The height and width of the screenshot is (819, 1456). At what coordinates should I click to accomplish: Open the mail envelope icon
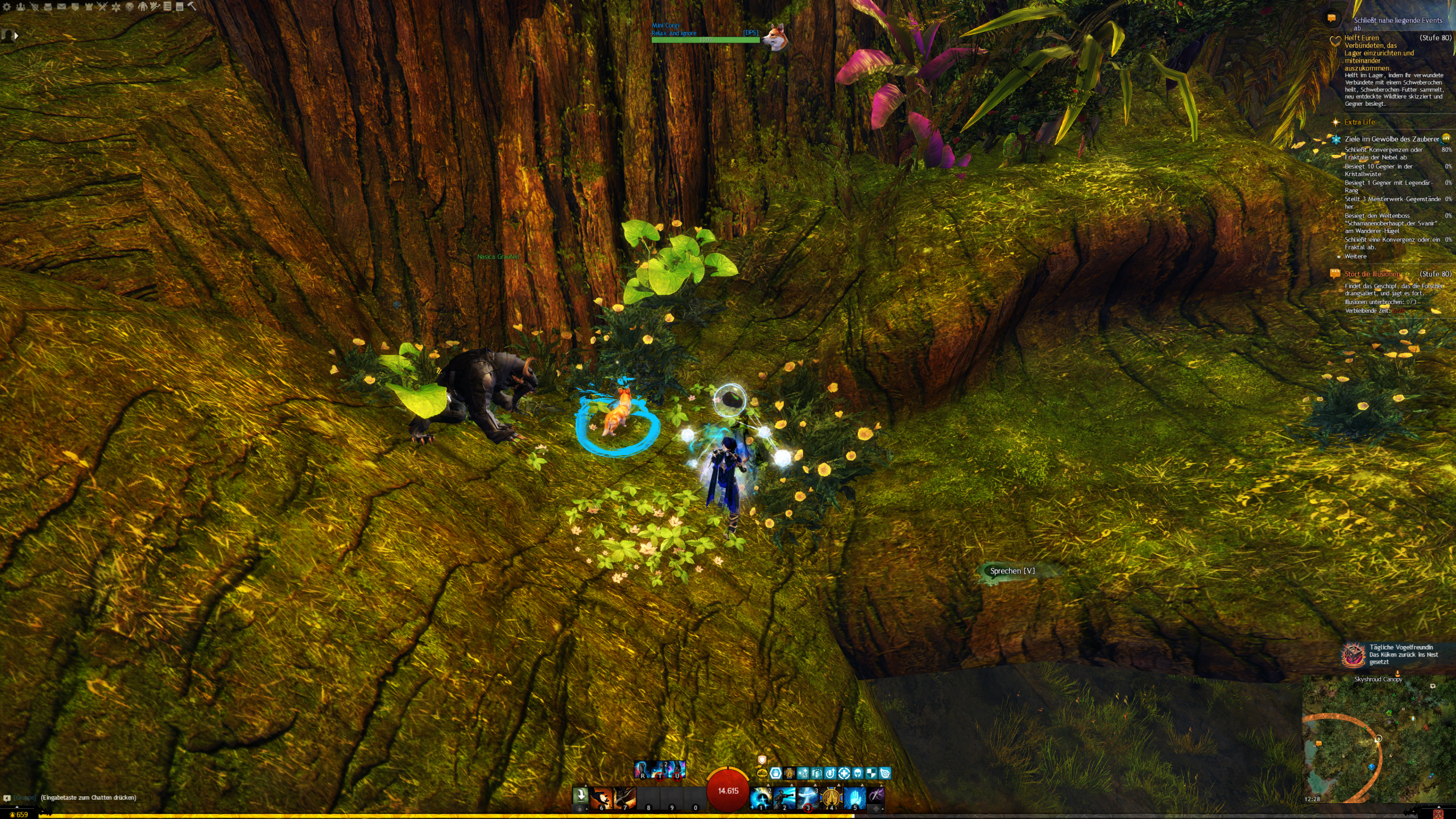pos(61,7)
